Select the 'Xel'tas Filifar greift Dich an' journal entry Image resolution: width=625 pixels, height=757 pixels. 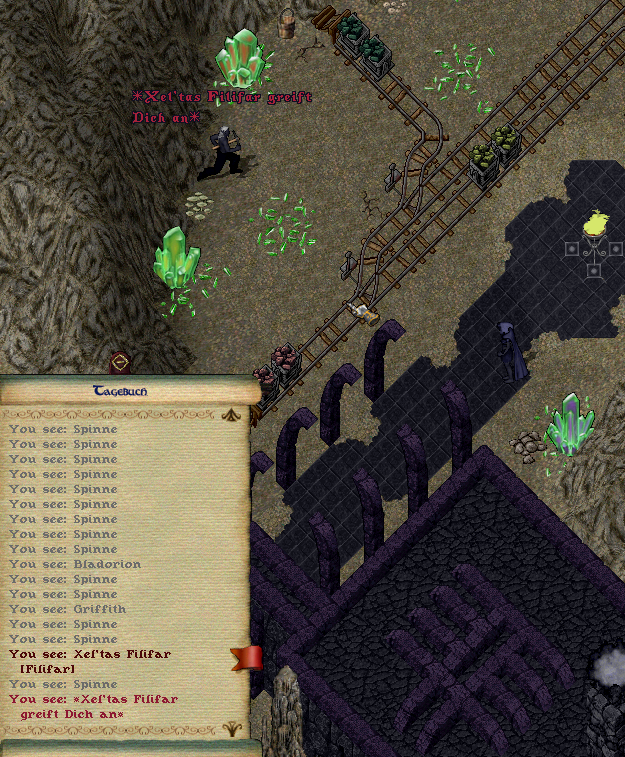93,707
